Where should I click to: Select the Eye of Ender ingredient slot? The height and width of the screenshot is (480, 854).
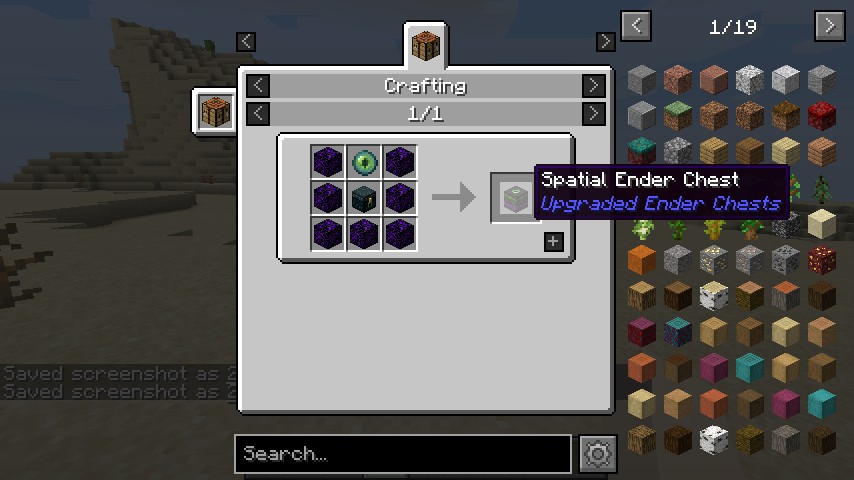click(x=363, y=162)
